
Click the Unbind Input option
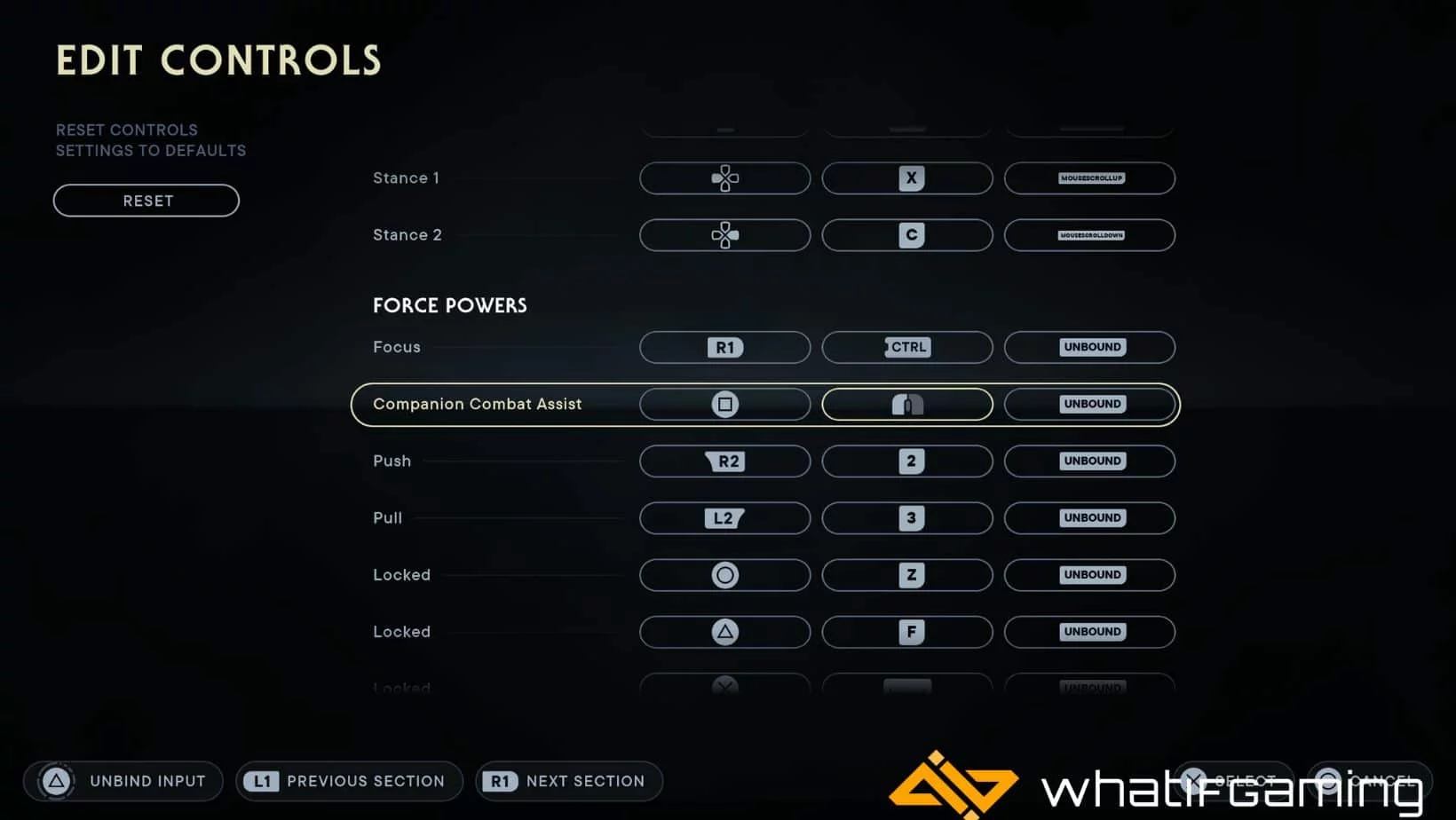coord(123,781)
